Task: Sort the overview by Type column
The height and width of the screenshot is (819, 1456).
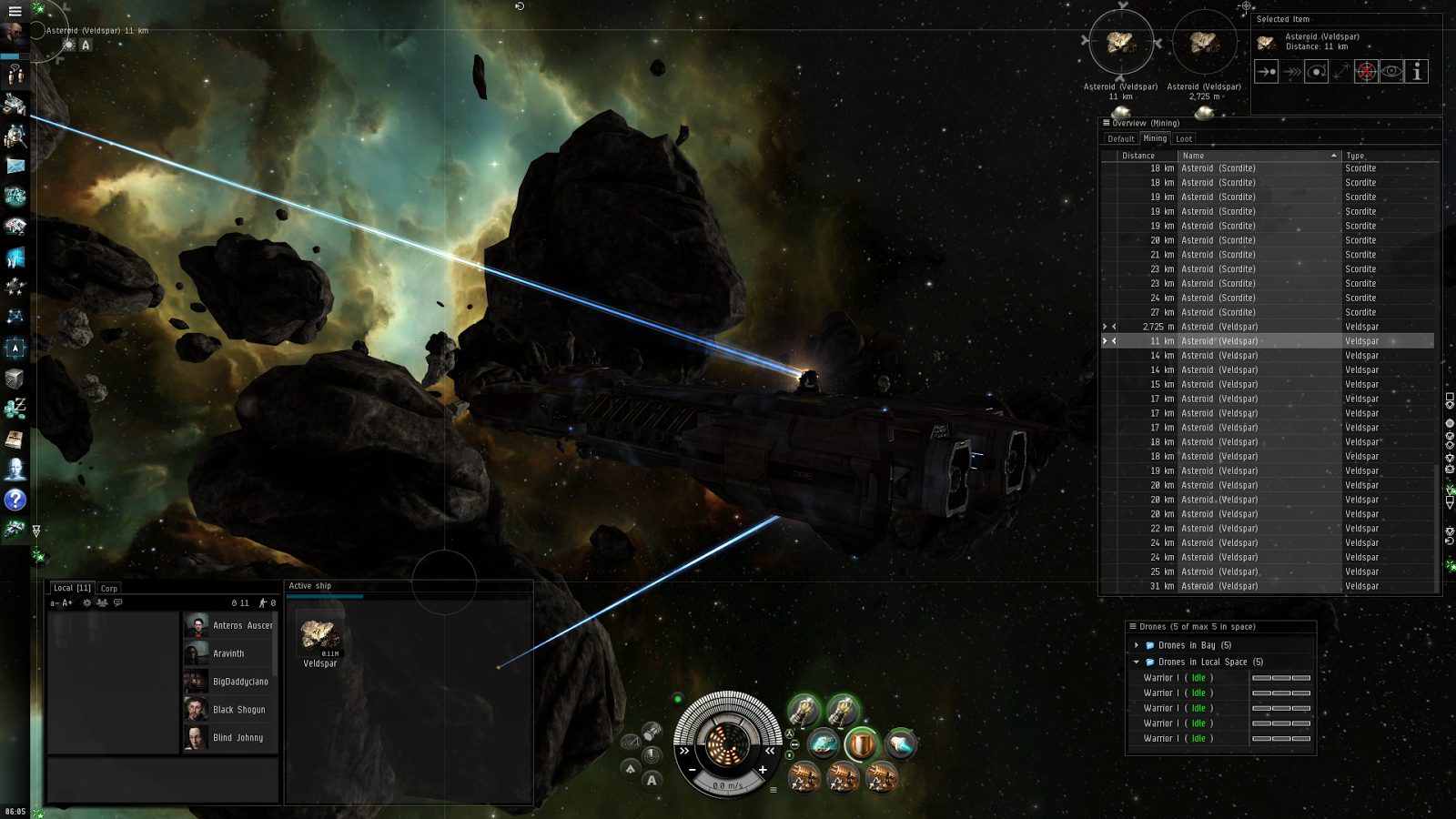Action: pyautogui.click(x=1355, y=156)
